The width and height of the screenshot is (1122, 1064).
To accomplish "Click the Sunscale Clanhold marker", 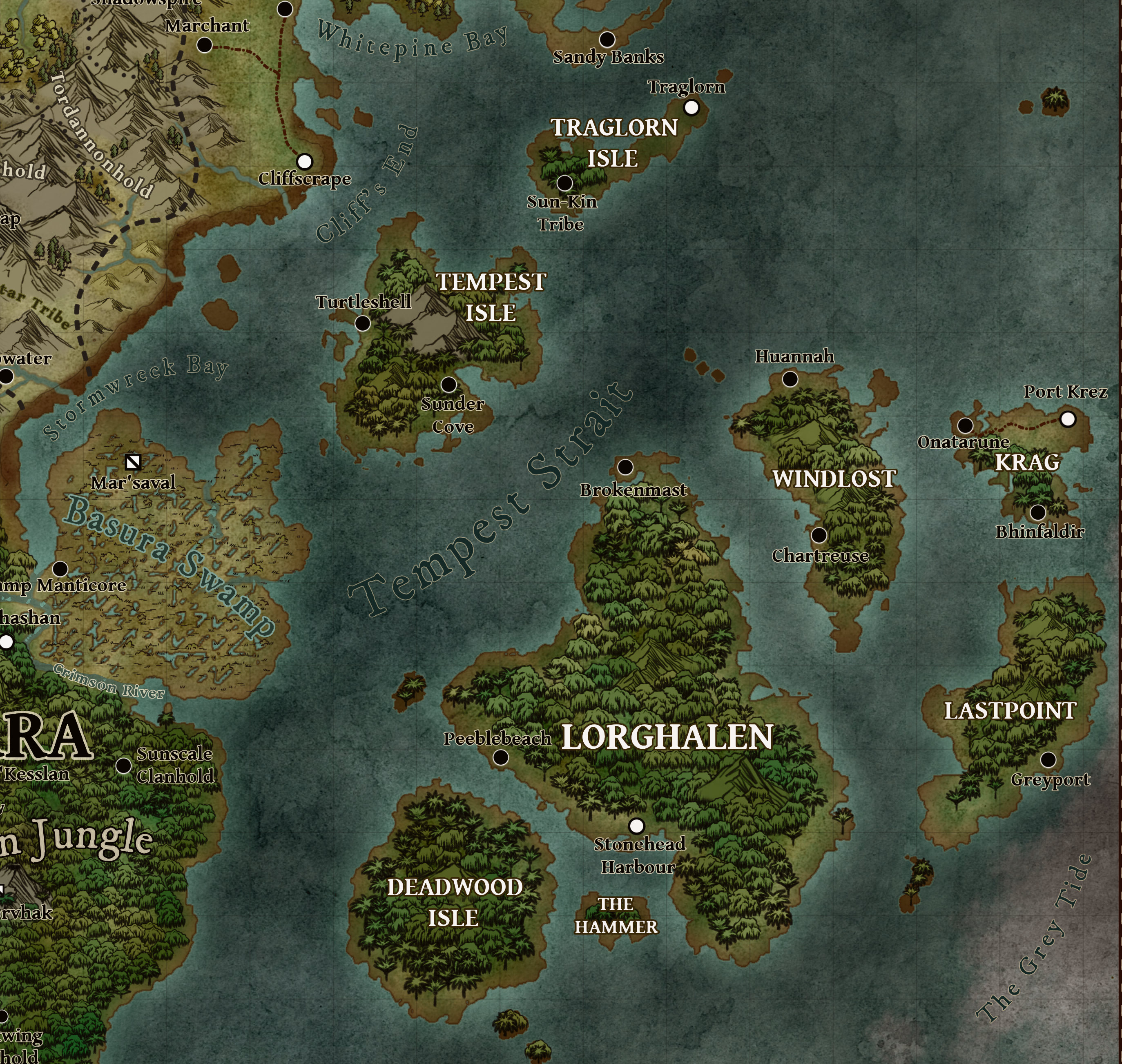I will pos(123,766).
